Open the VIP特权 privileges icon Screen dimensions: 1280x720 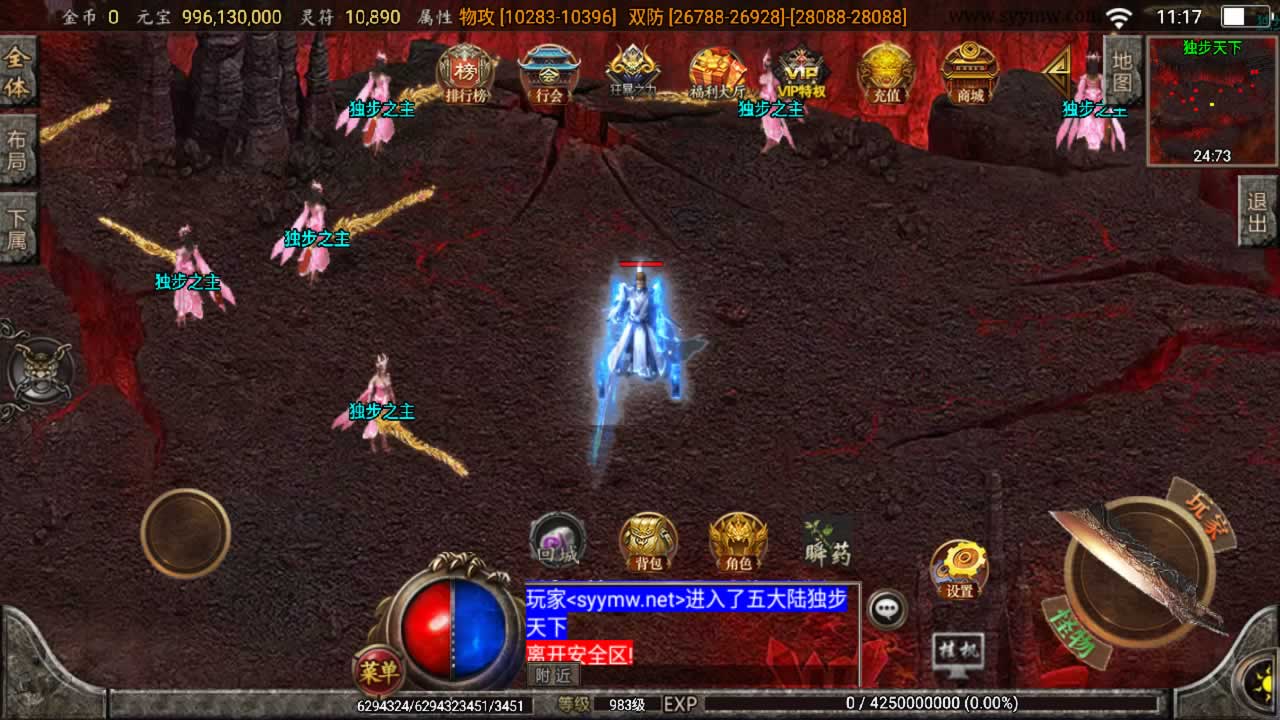(x=802, y=75)
